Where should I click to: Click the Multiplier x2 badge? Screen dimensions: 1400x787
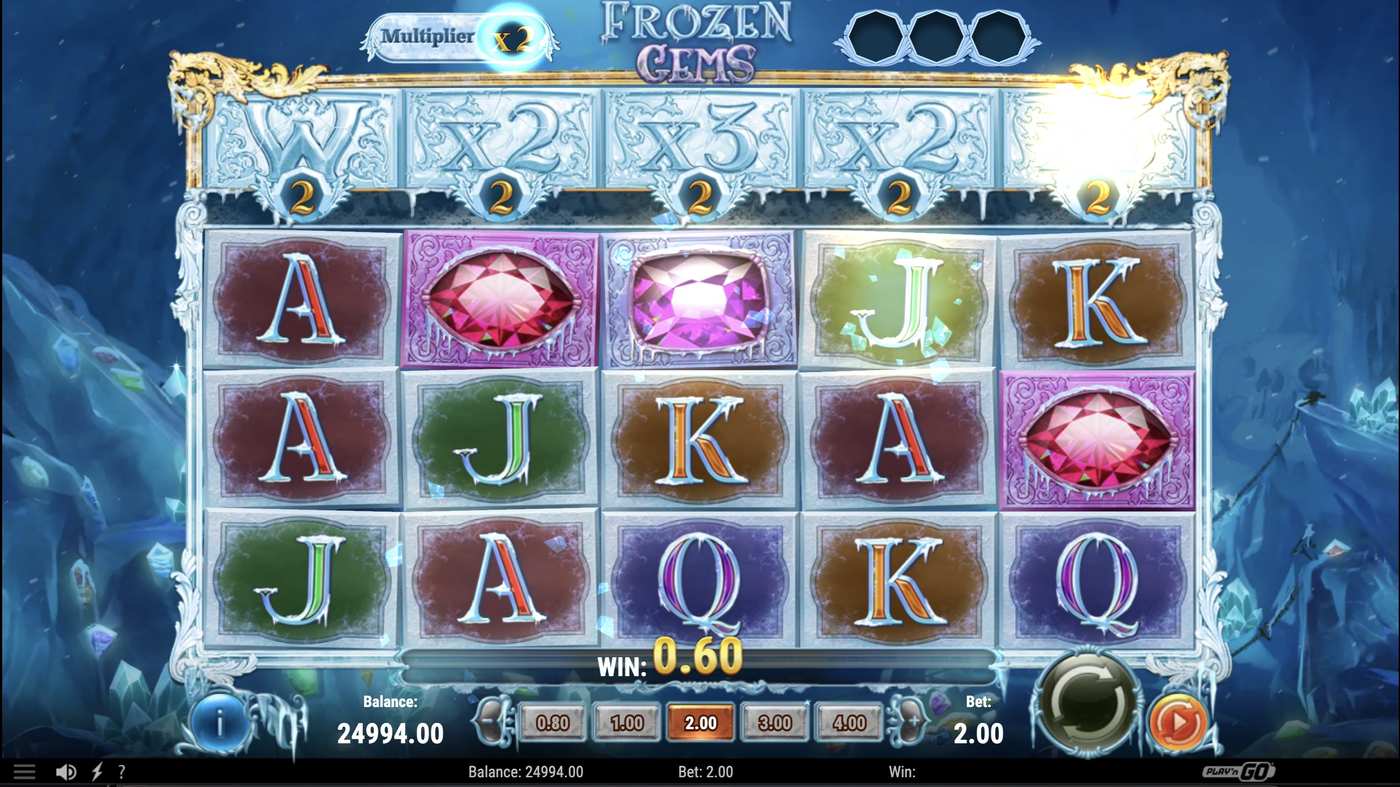click(462, 36)
